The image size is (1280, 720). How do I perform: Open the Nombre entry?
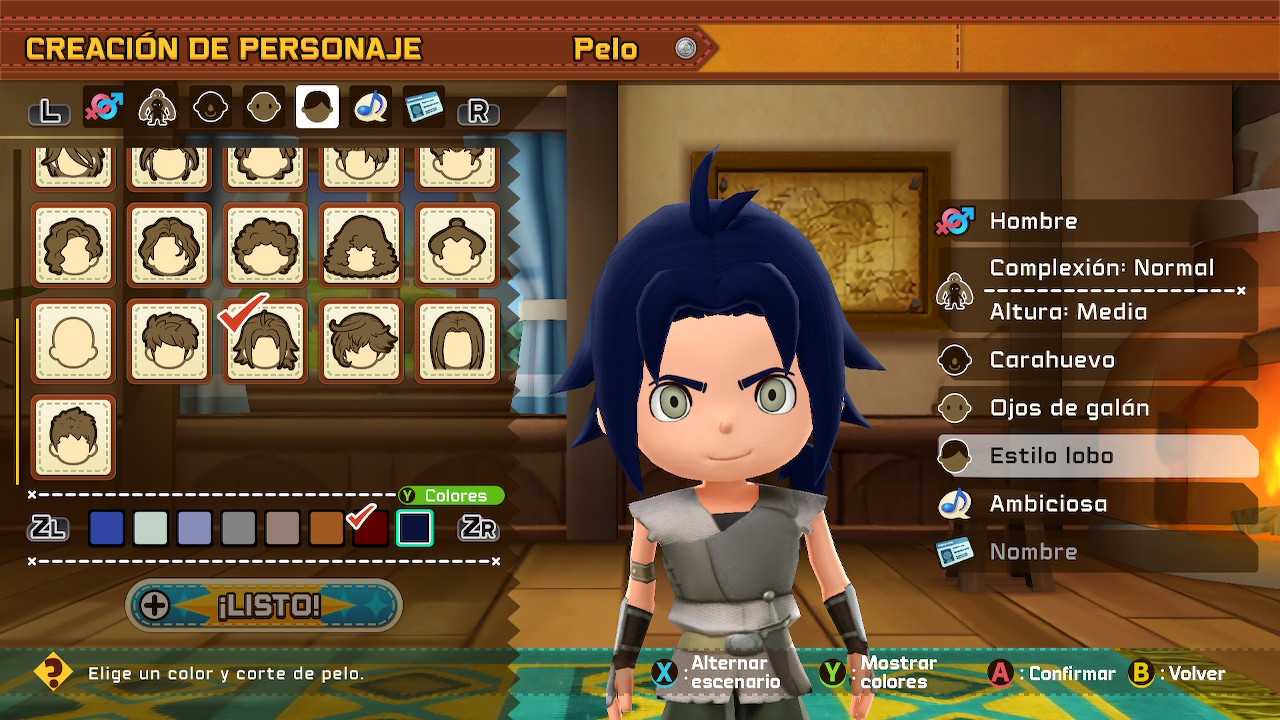(1095, 552)
